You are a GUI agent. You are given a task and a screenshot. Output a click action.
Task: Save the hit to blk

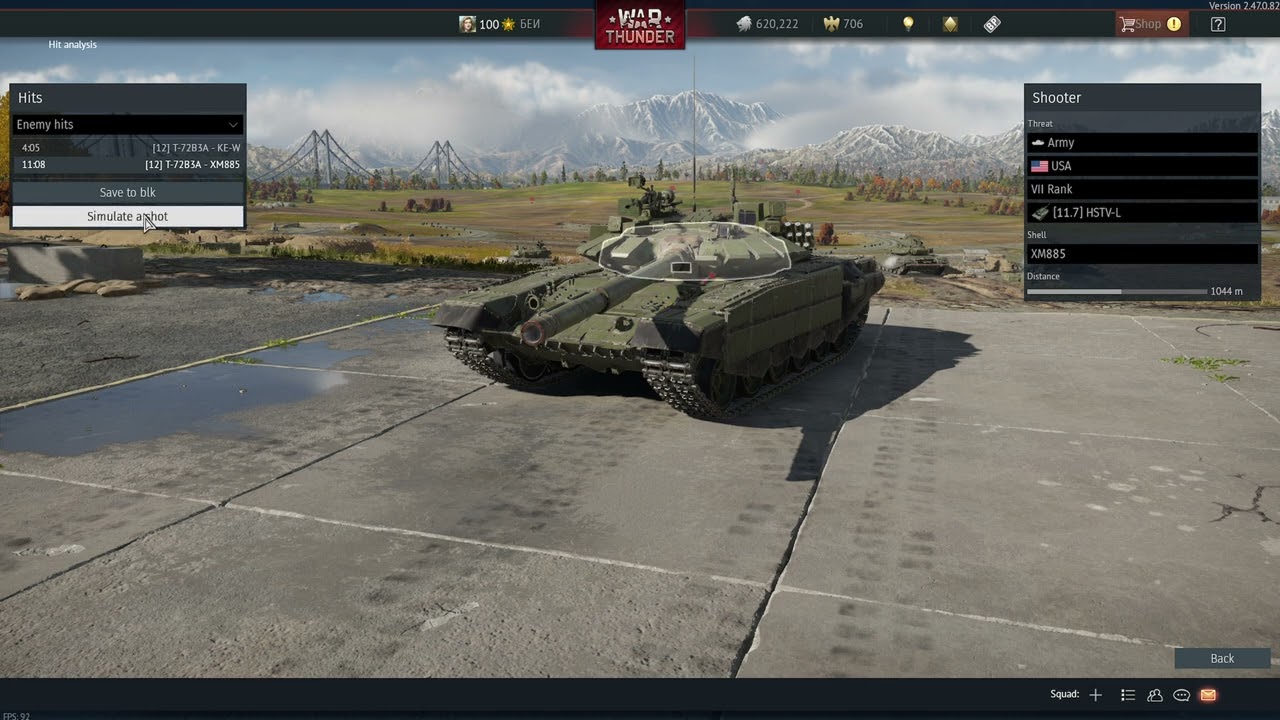tap(127, 192)
